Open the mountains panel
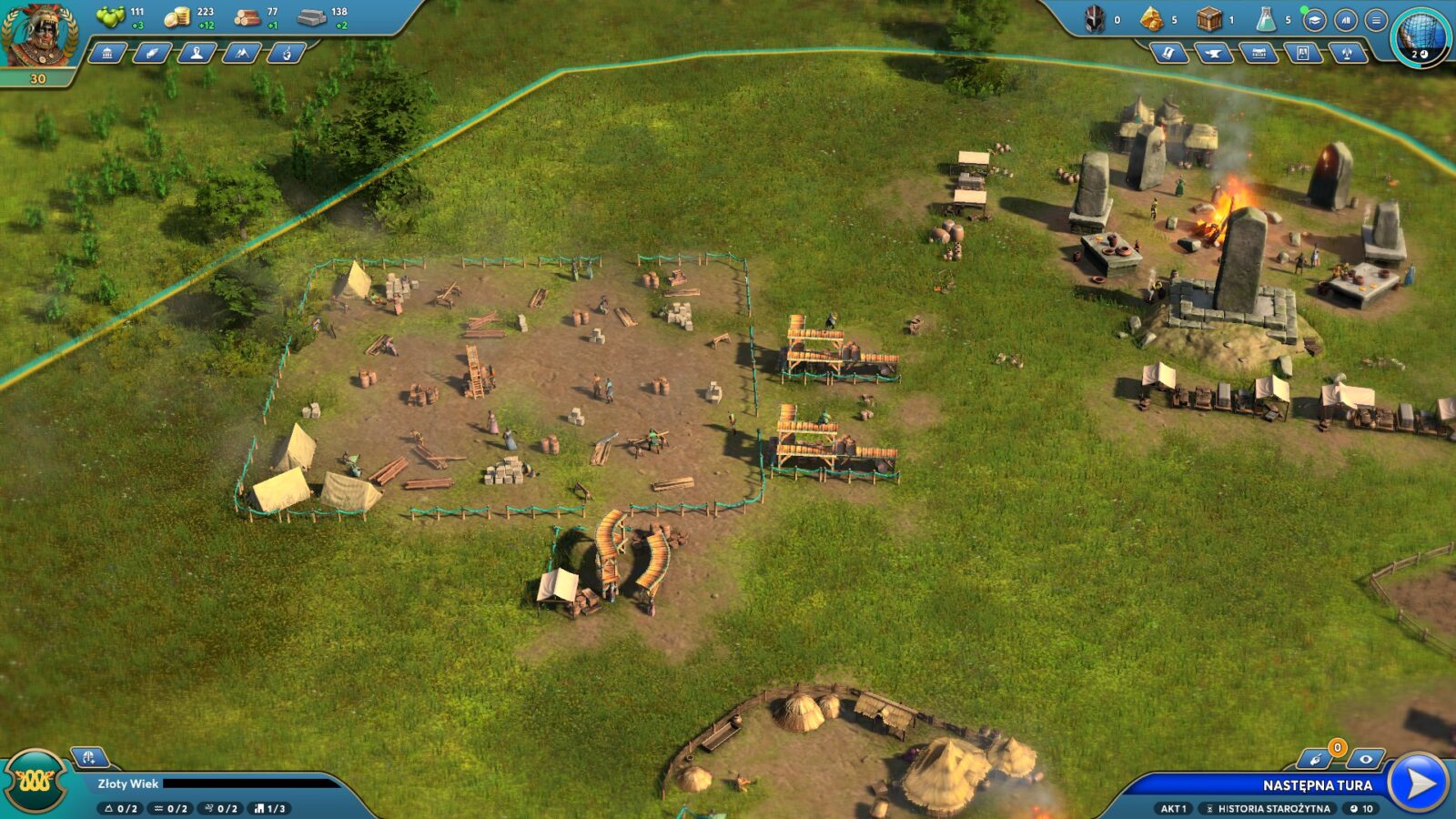 (241, 54)
